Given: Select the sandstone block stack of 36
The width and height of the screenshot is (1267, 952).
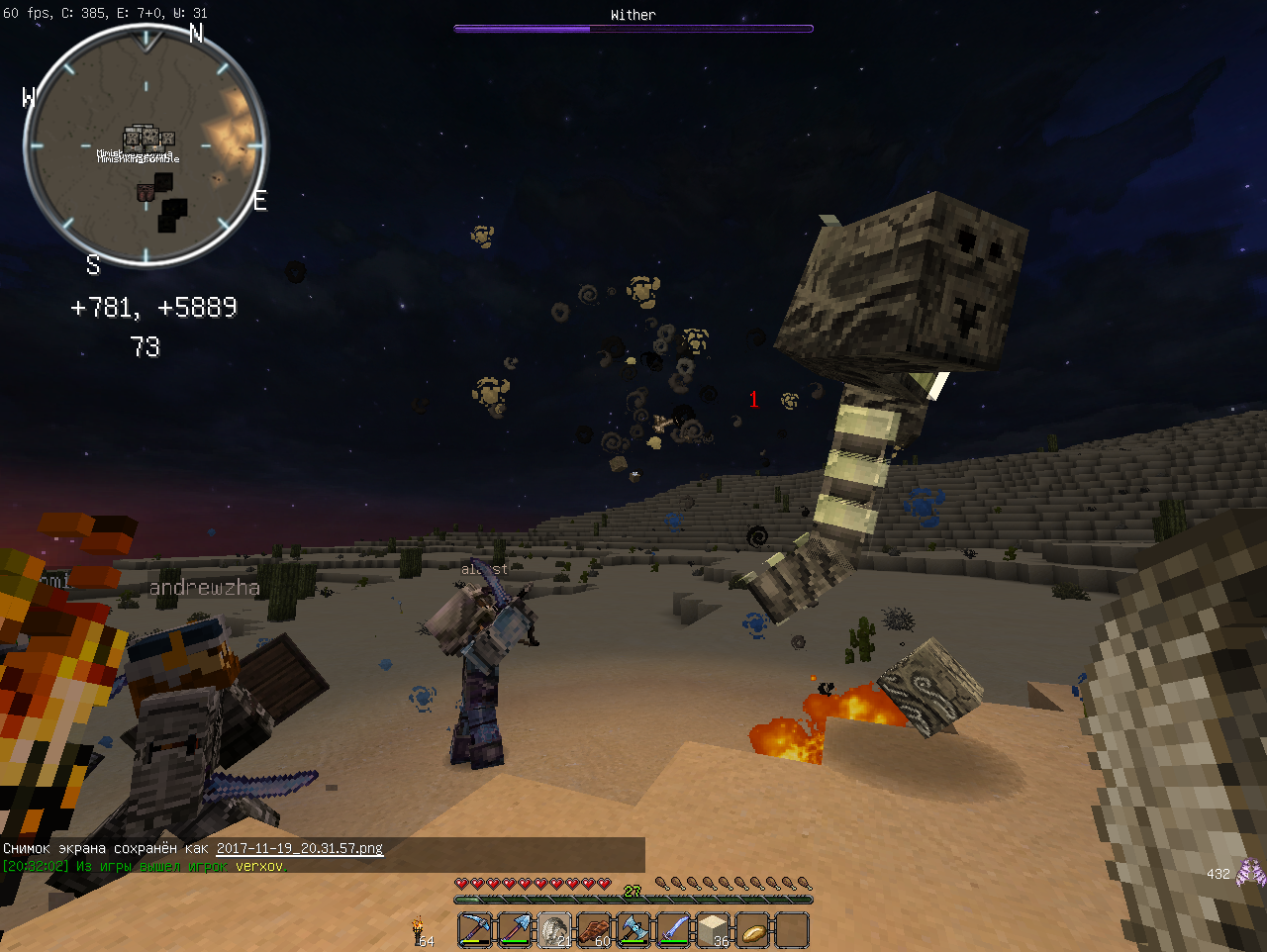Looking at the screenshot, I should pos(713,930).
